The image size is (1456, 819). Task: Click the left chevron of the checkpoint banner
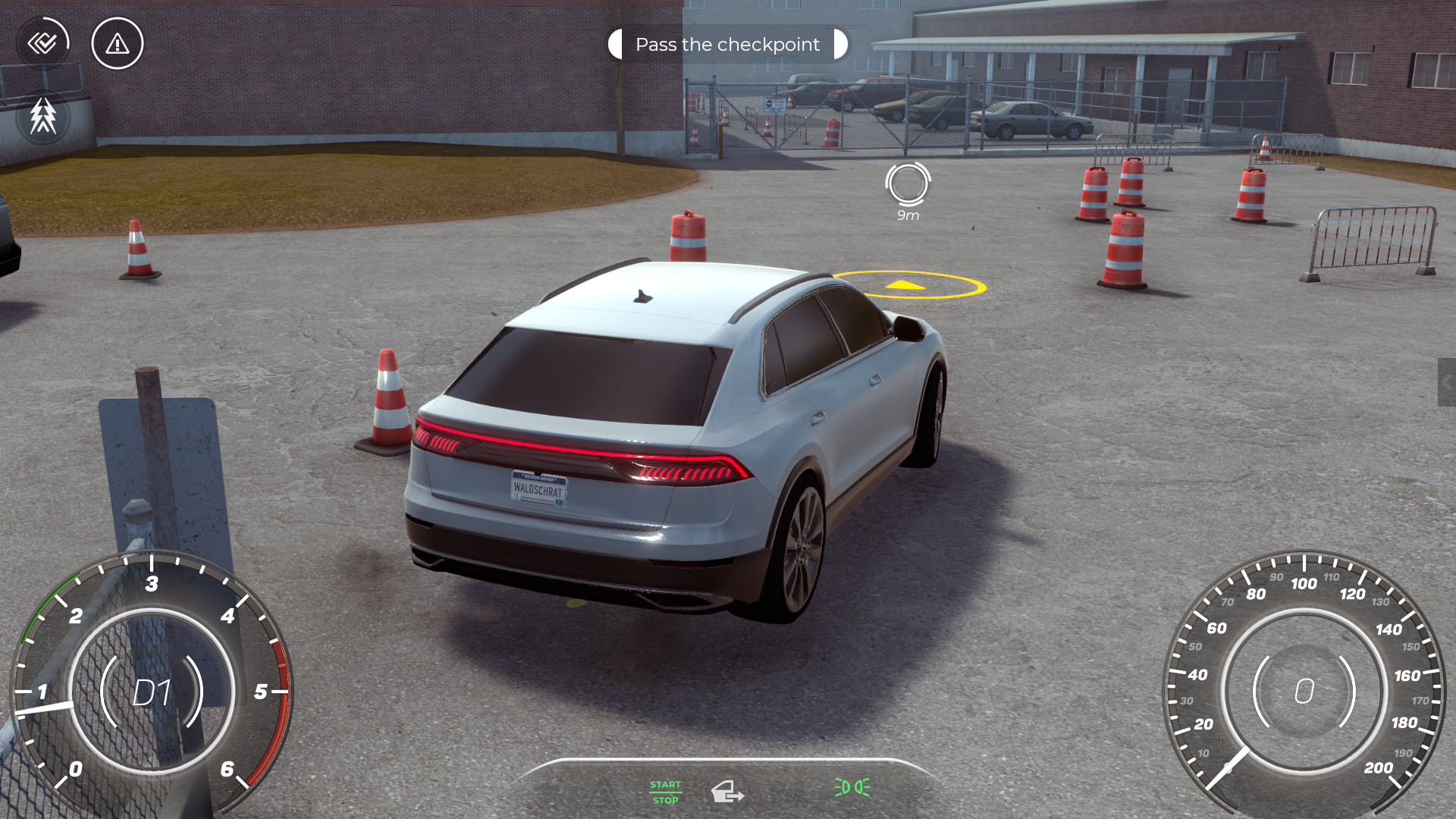614,44
